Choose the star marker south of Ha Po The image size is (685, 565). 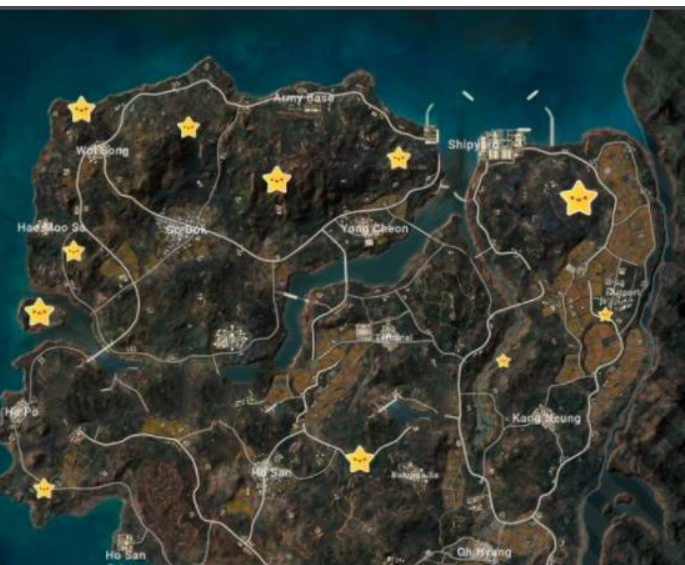(44, 488)
